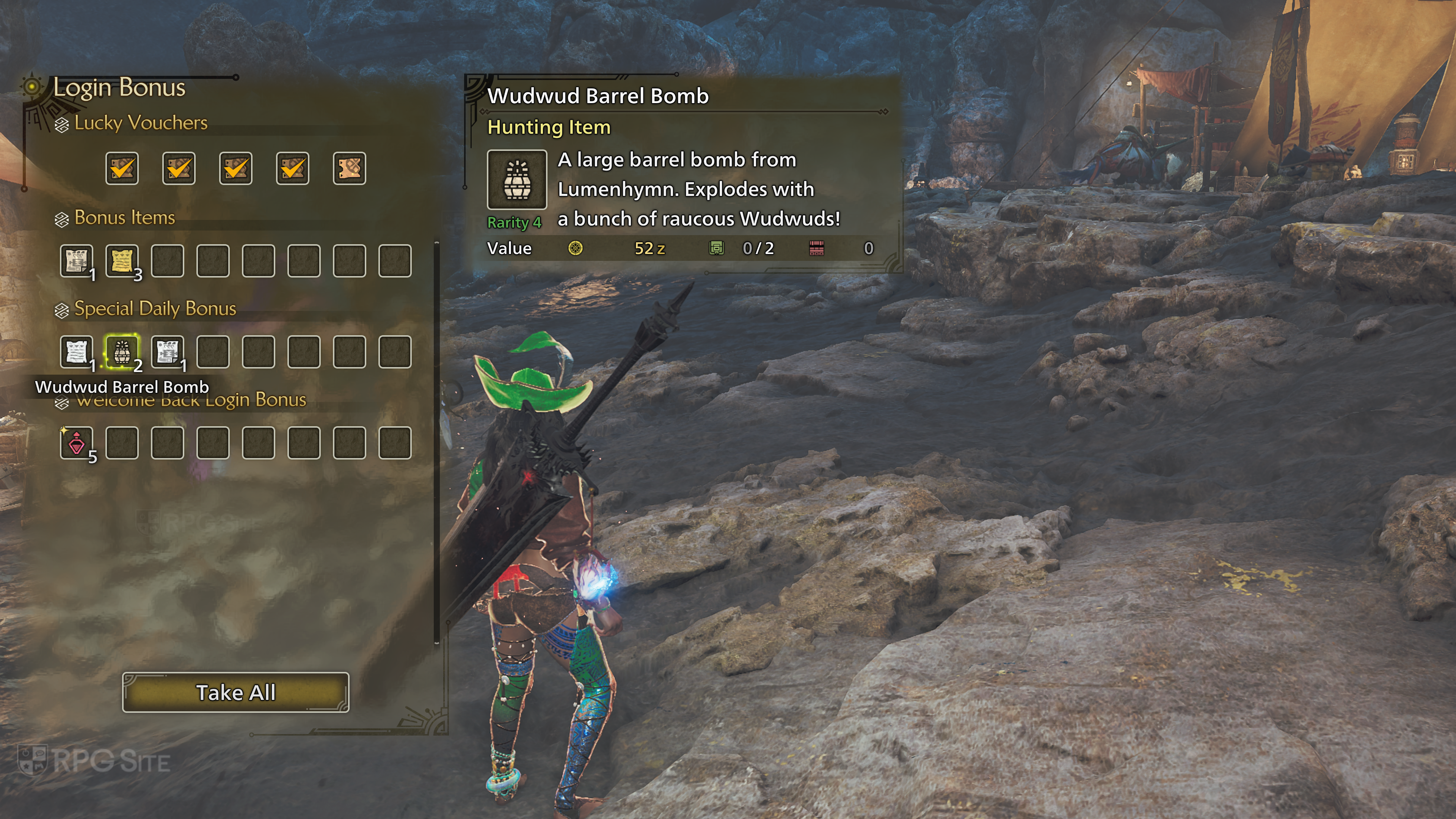Viewport: 1456px width, 819px height.
Task: Select the unchecked Lucky Voucher
Action: pos(349,168)
